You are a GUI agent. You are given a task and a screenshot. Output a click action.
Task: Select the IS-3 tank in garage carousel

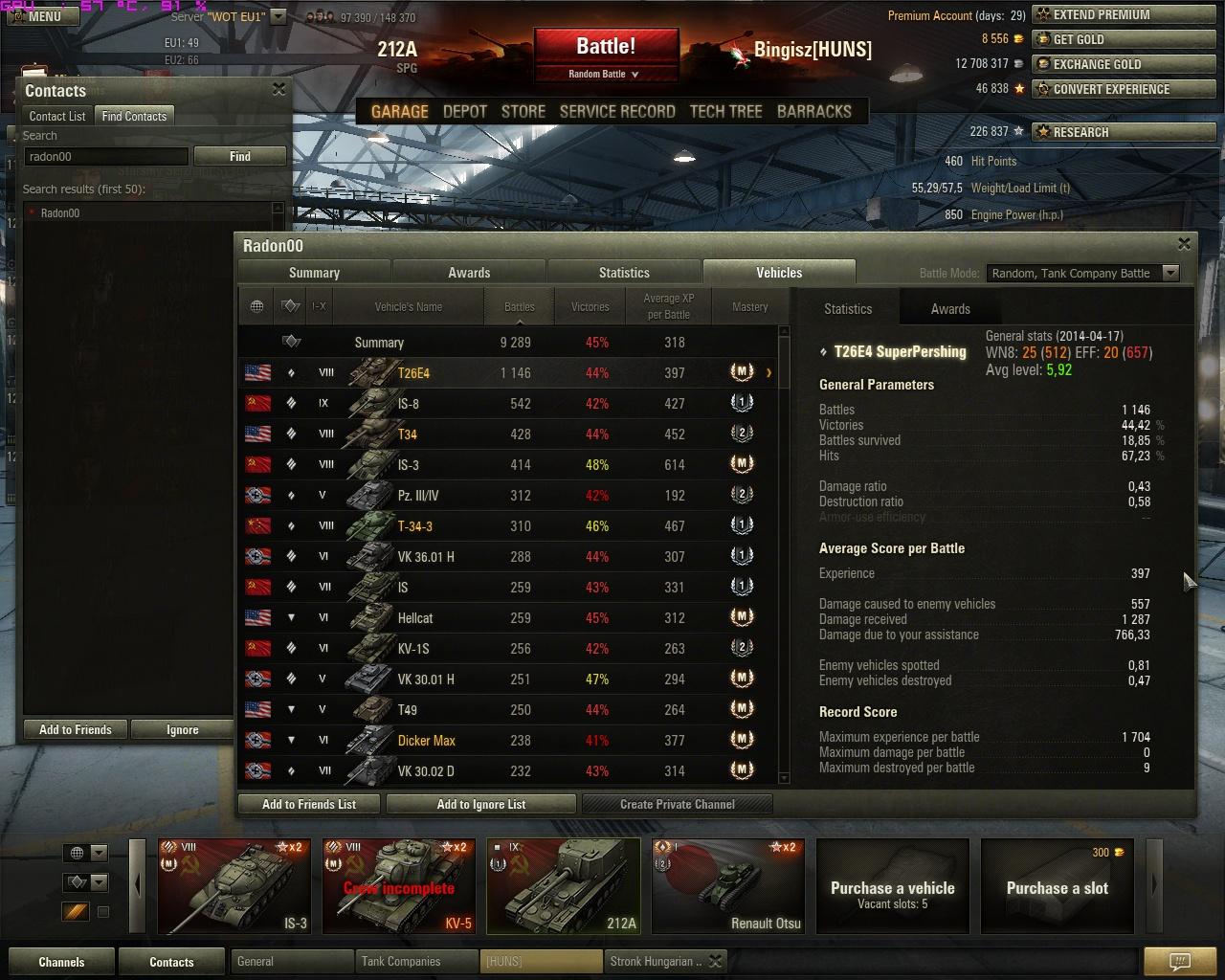point(234,886)
